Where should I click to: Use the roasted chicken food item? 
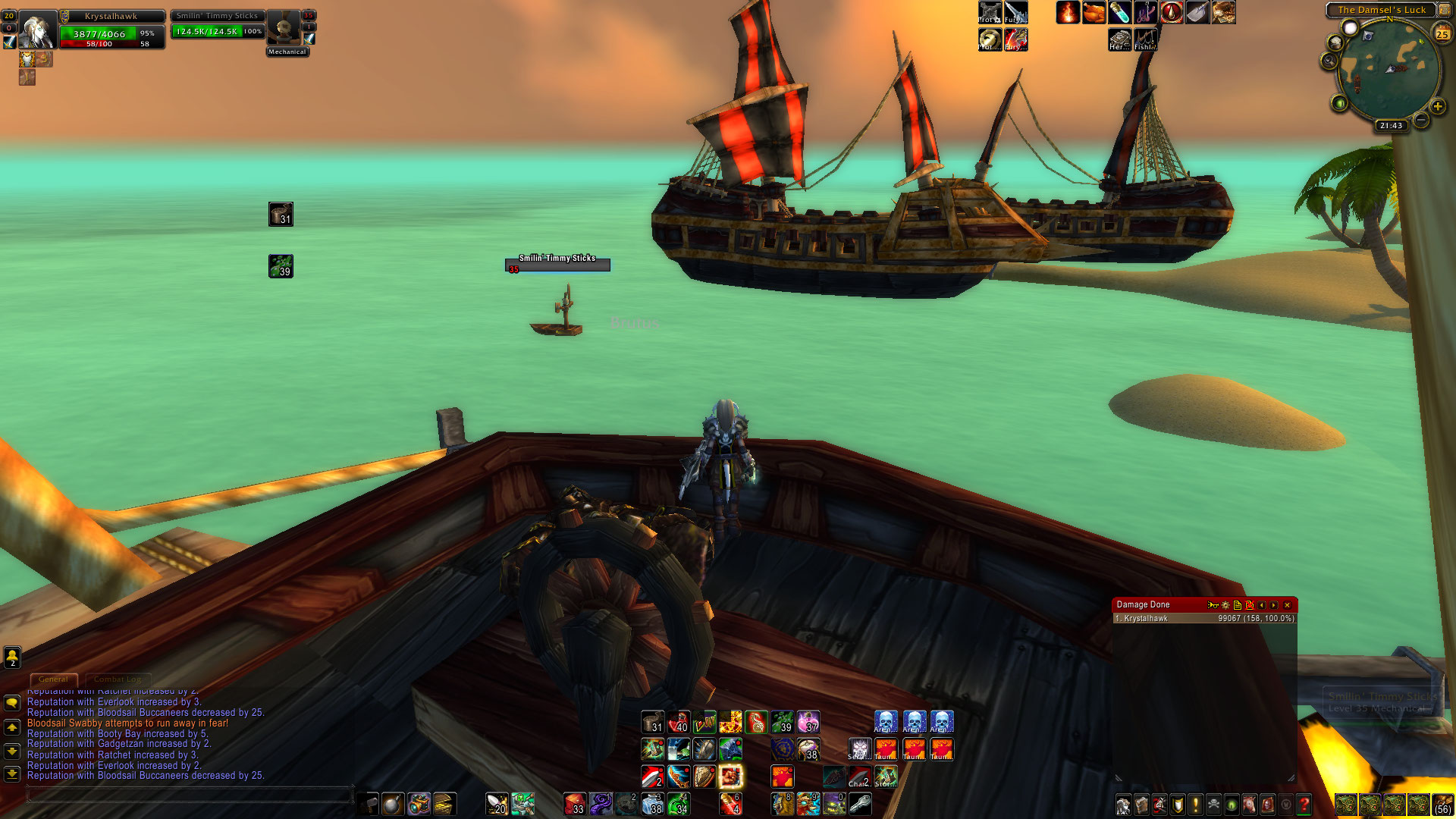coord(1094,13)
